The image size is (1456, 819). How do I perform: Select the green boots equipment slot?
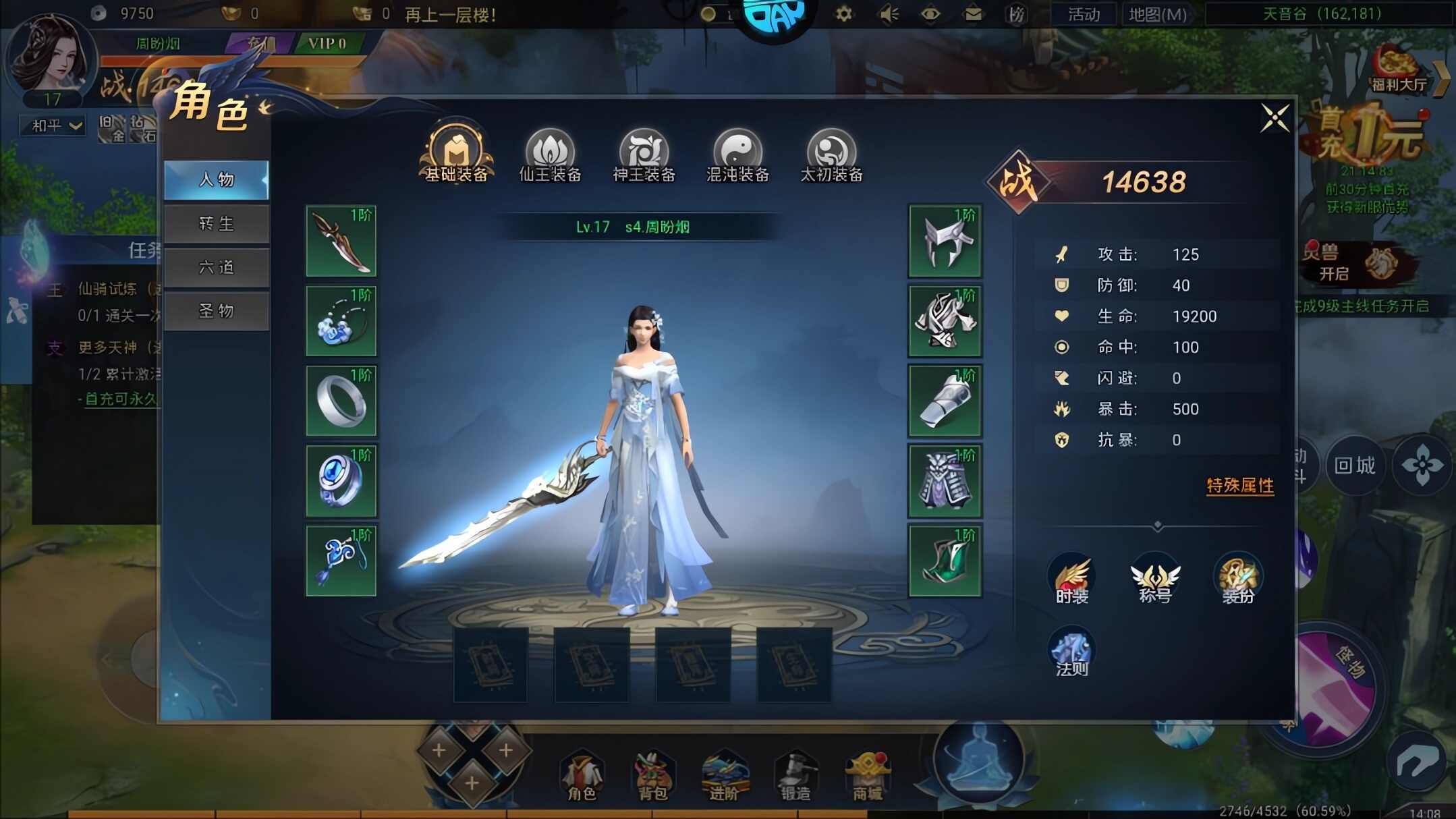(x=945, y=561)
